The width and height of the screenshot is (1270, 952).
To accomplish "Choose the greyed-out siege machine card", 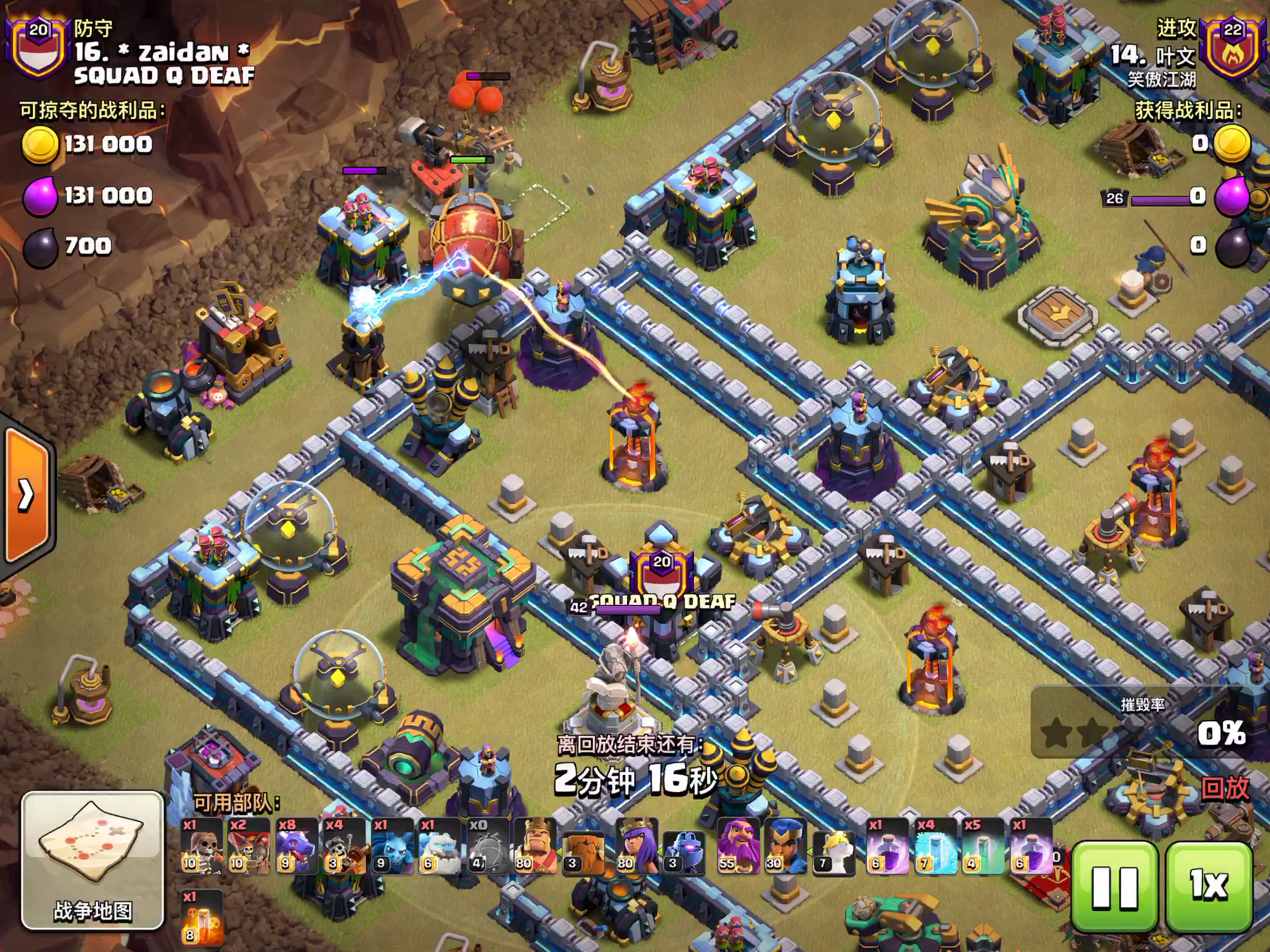I will coord(487,846).
